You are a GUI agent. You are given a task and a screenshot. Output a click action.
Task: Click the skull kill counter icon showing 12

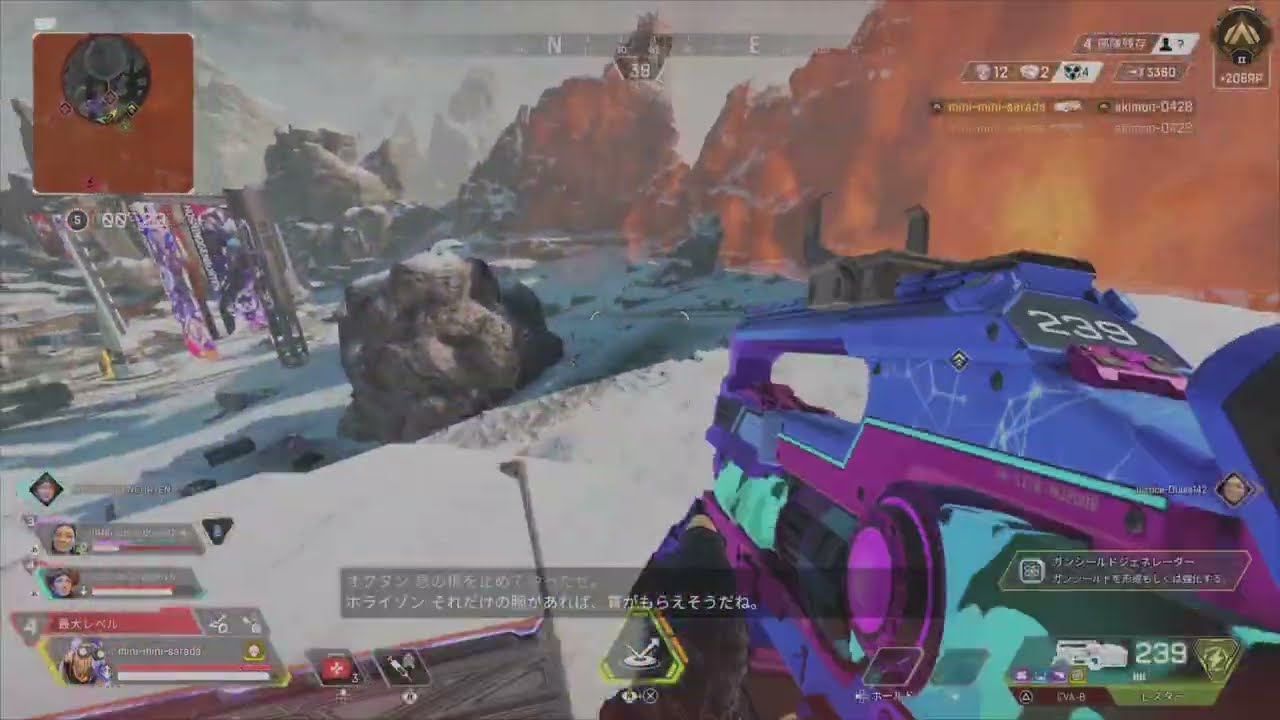pyautogui.click(x=982, y=71)
